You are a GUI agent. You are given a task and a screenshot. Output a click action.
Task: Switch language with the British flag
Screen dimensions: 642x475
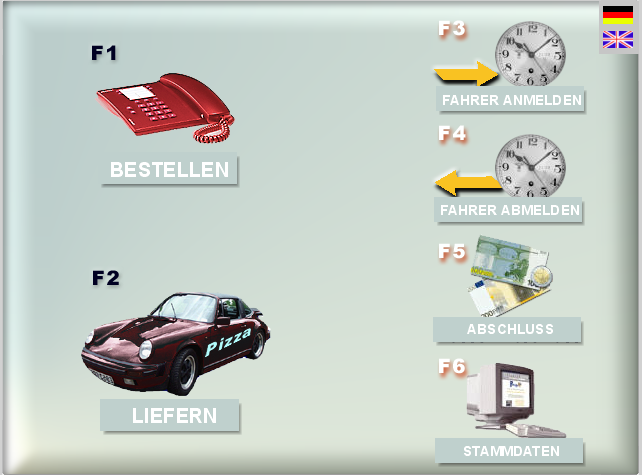pos(618,39)
